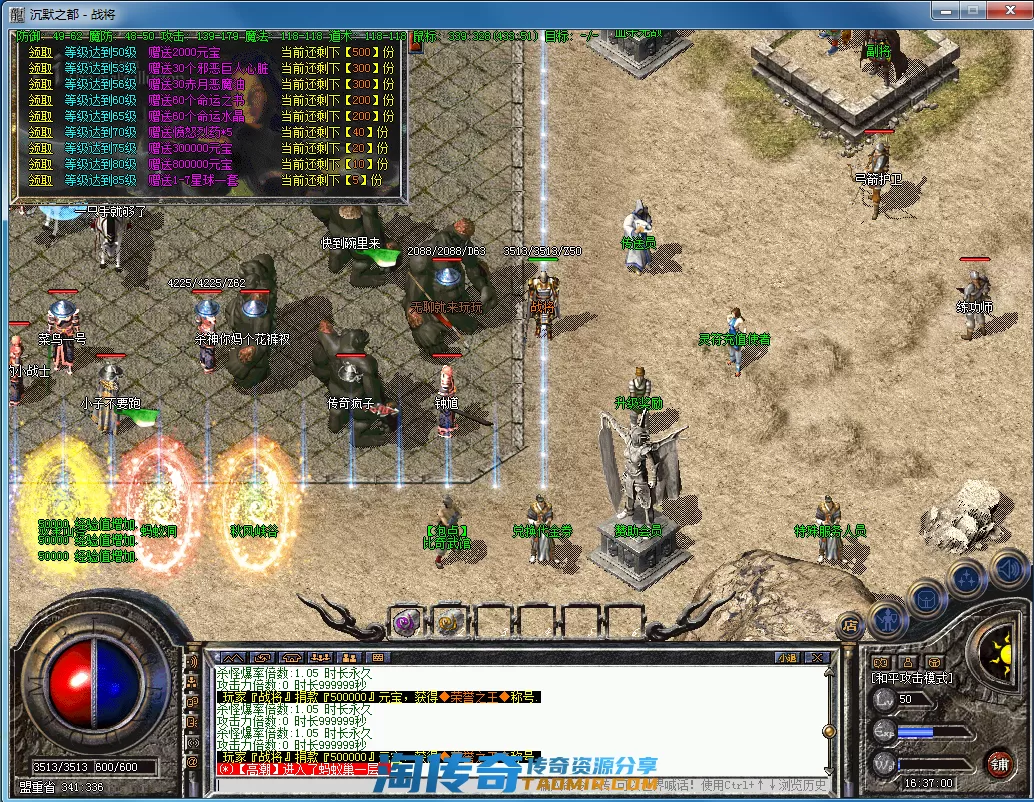Use the golden item in the belt slot

tap(449, 622)
